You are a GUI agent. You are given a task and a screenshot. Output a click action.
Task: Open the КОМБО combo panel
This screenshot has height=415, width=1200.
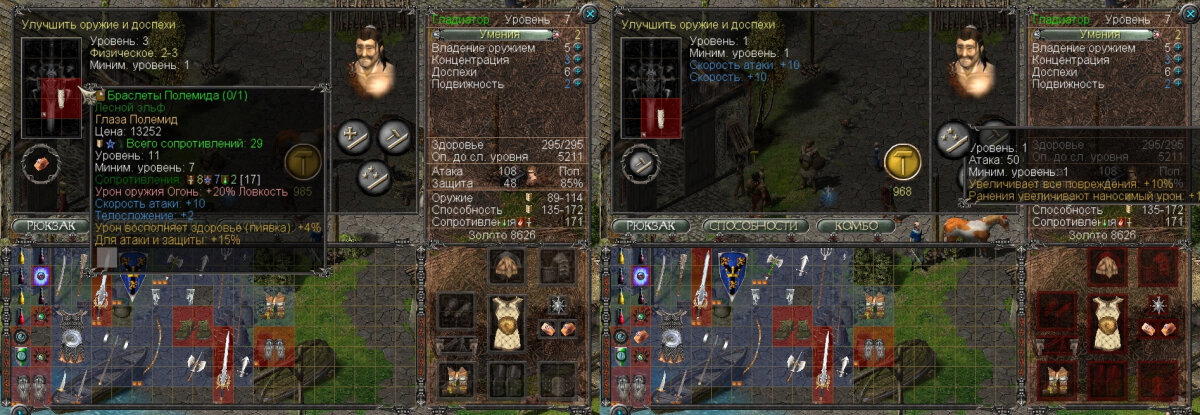(x=855, y=226)
